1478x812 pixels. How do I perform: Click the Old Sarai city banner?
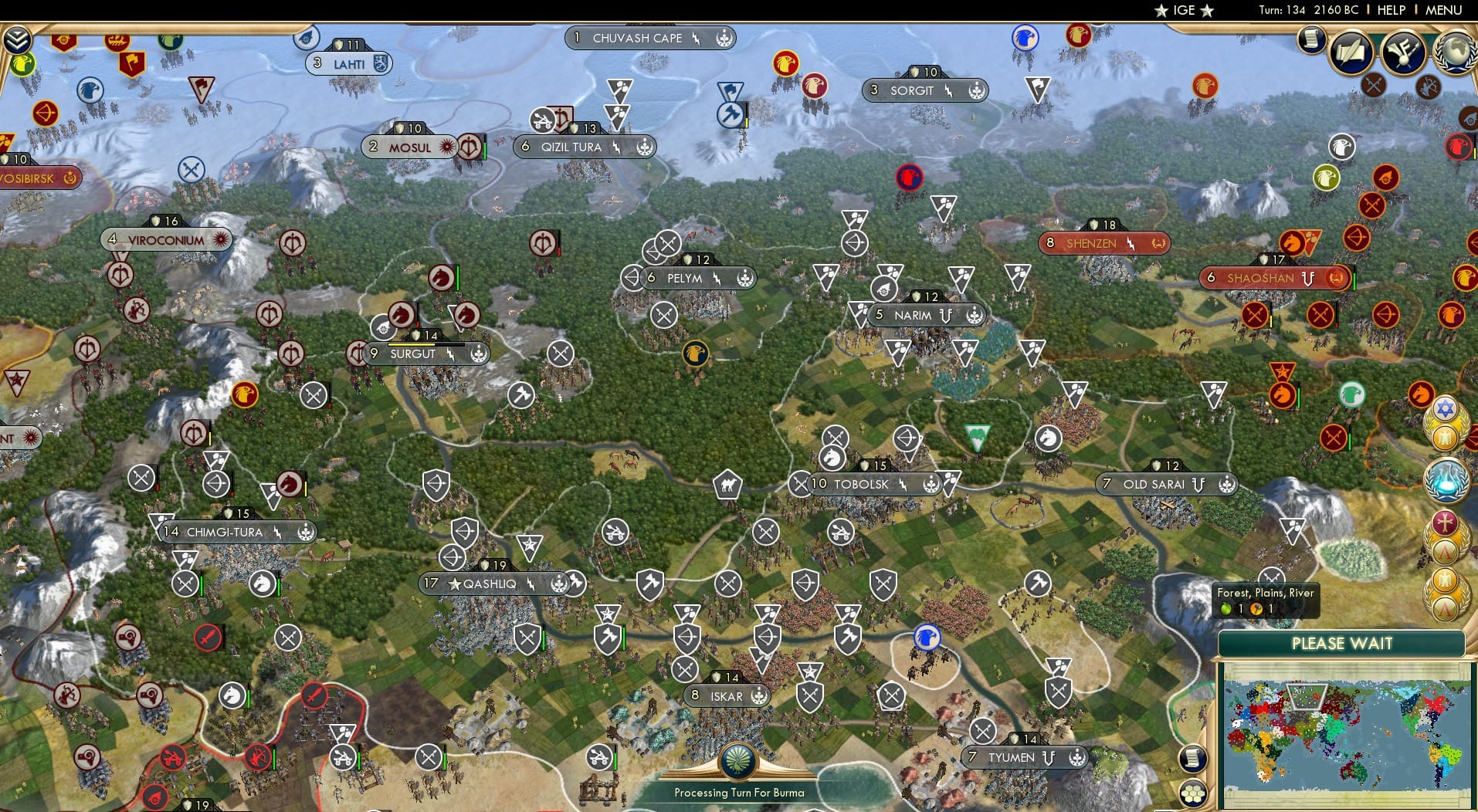tap(1161, 484)
